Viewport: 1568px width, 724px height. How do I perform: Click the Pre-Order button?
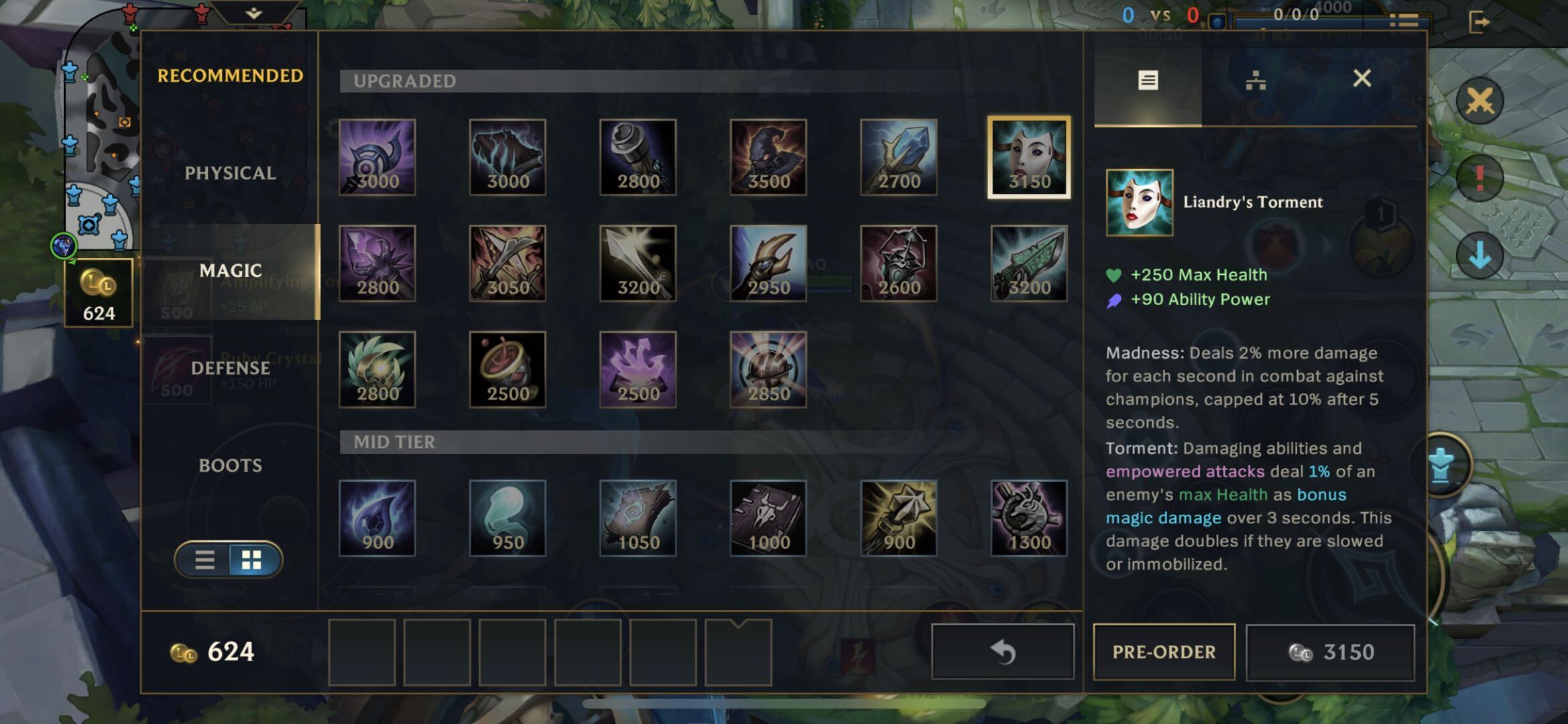tap(1164, 652)
